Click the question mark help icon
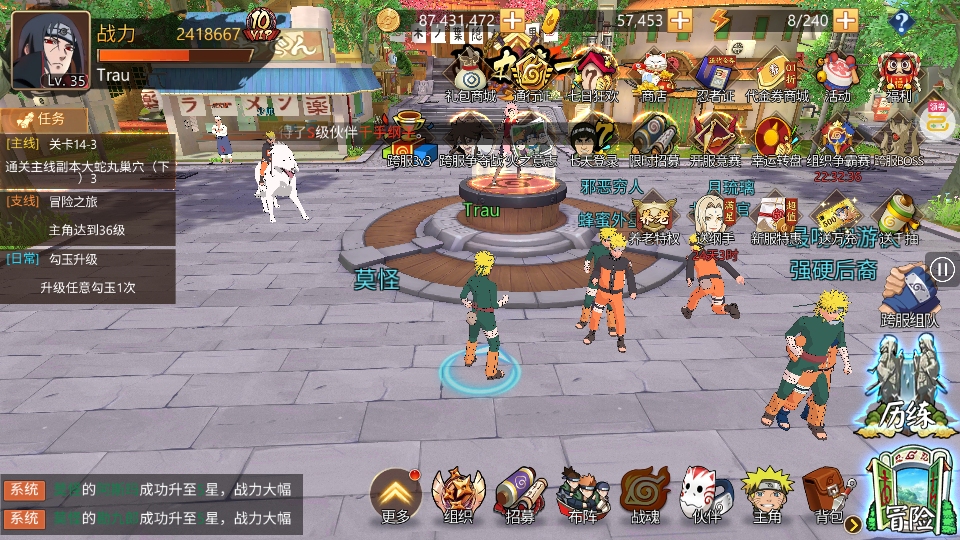 tap(902, 21)
